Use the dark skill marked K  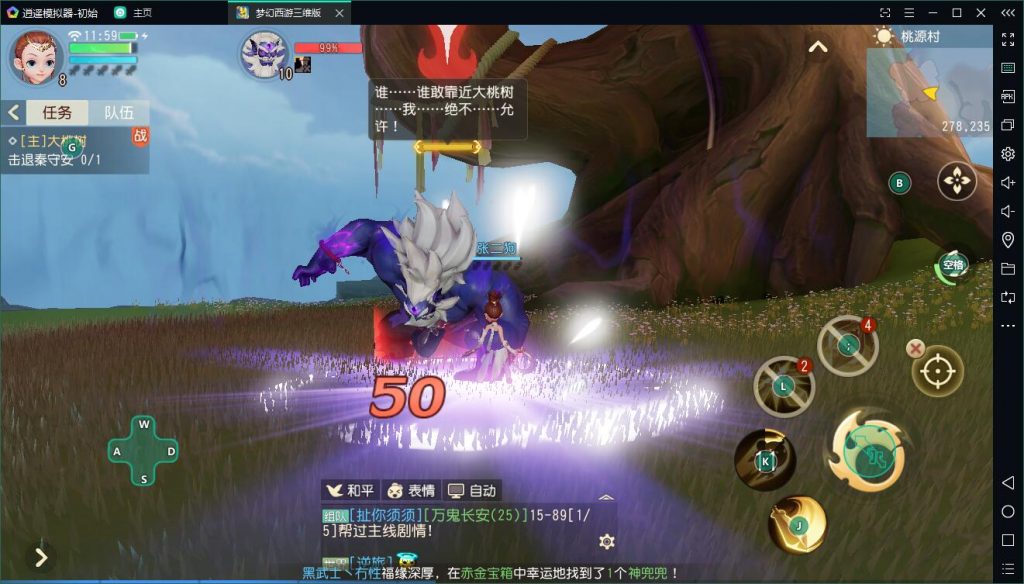point(765,460)
